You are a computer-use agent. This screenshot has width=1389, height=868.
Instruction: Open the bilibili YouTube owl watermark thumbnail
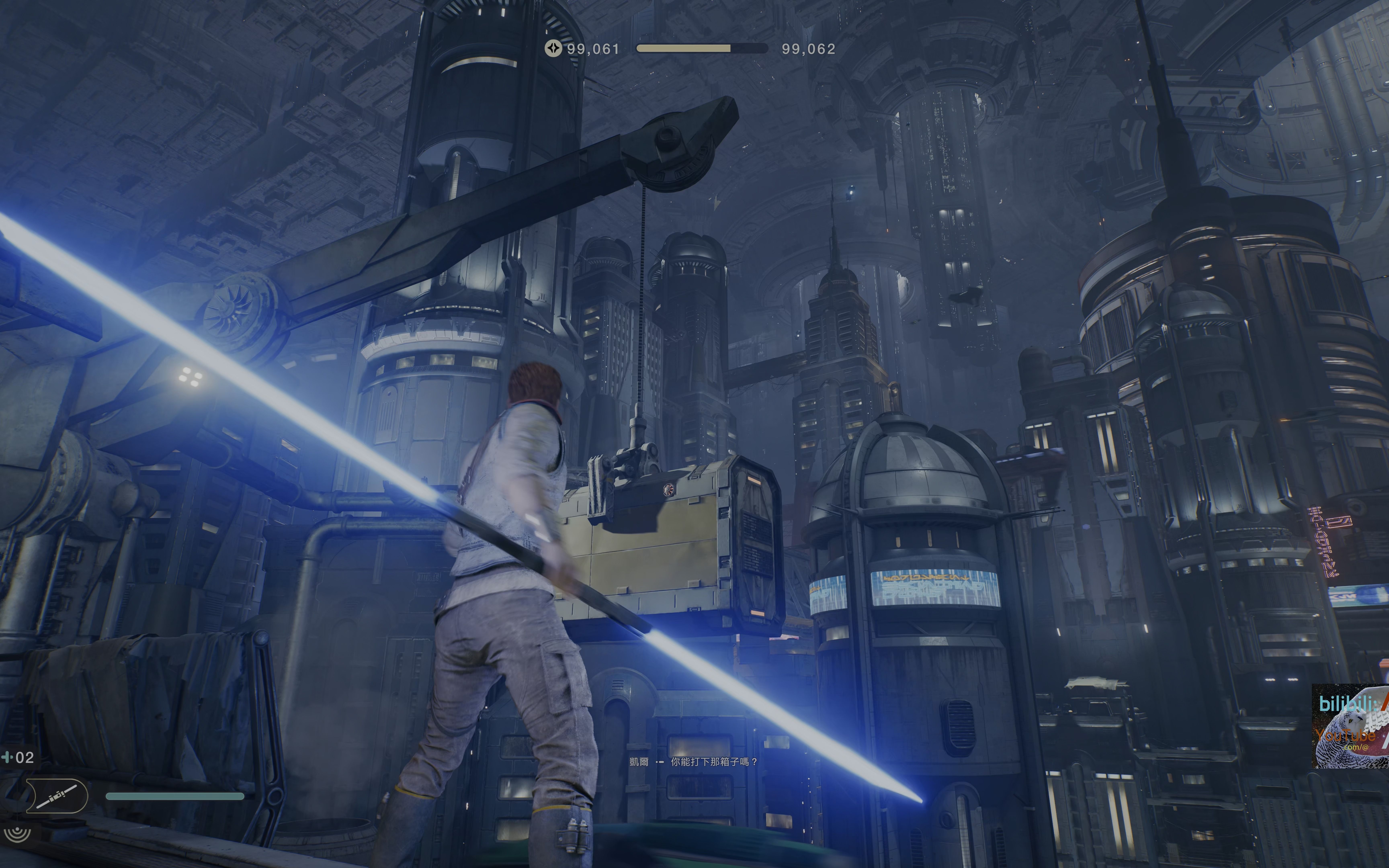tap(1350, 726)
